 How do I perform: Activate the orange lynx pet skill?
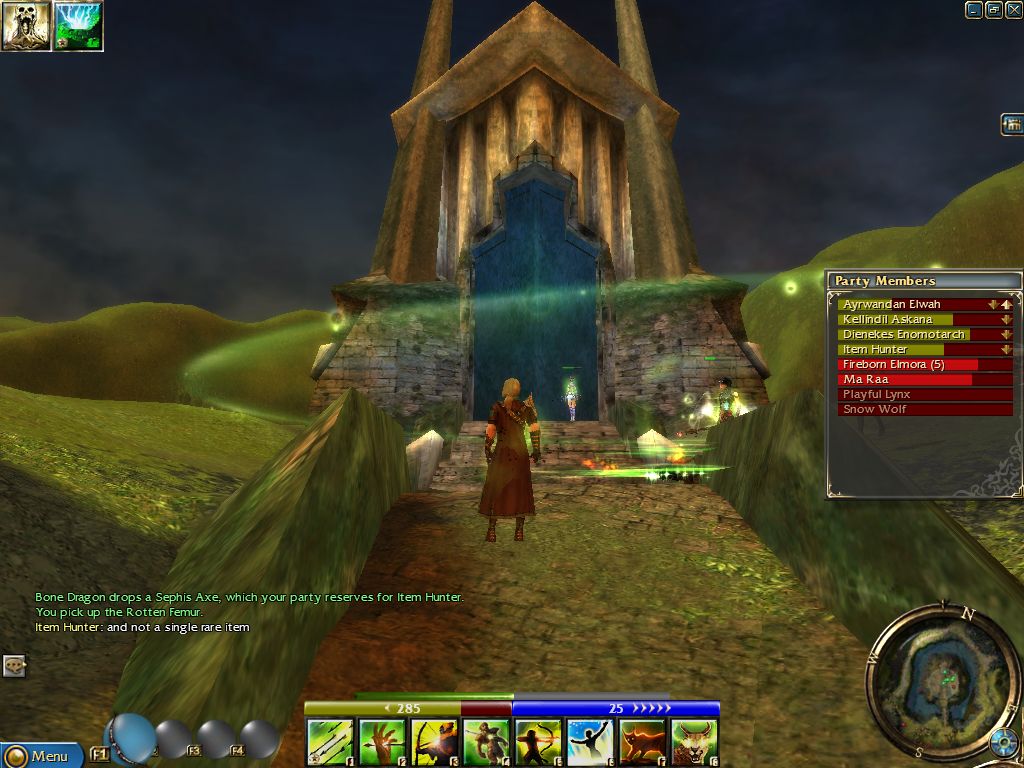[x=642, y=743]
